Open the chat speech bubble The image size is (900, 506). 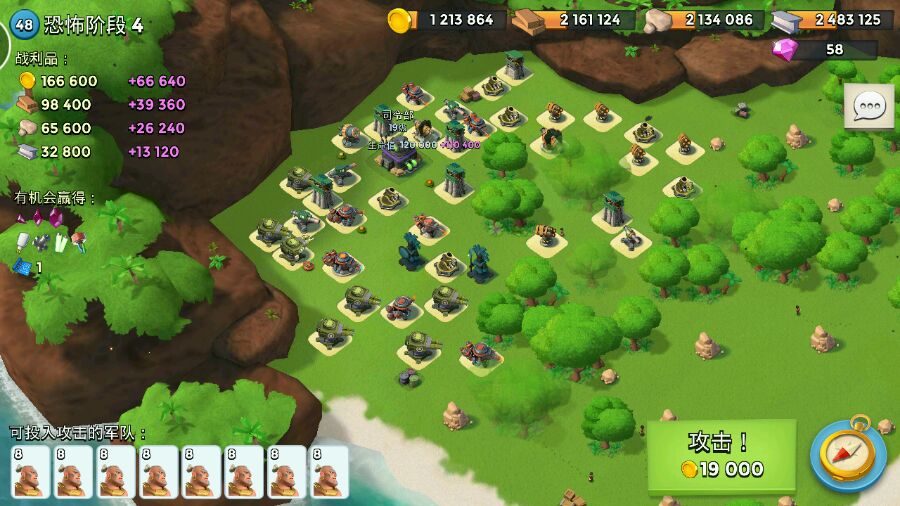pos(868,106)
